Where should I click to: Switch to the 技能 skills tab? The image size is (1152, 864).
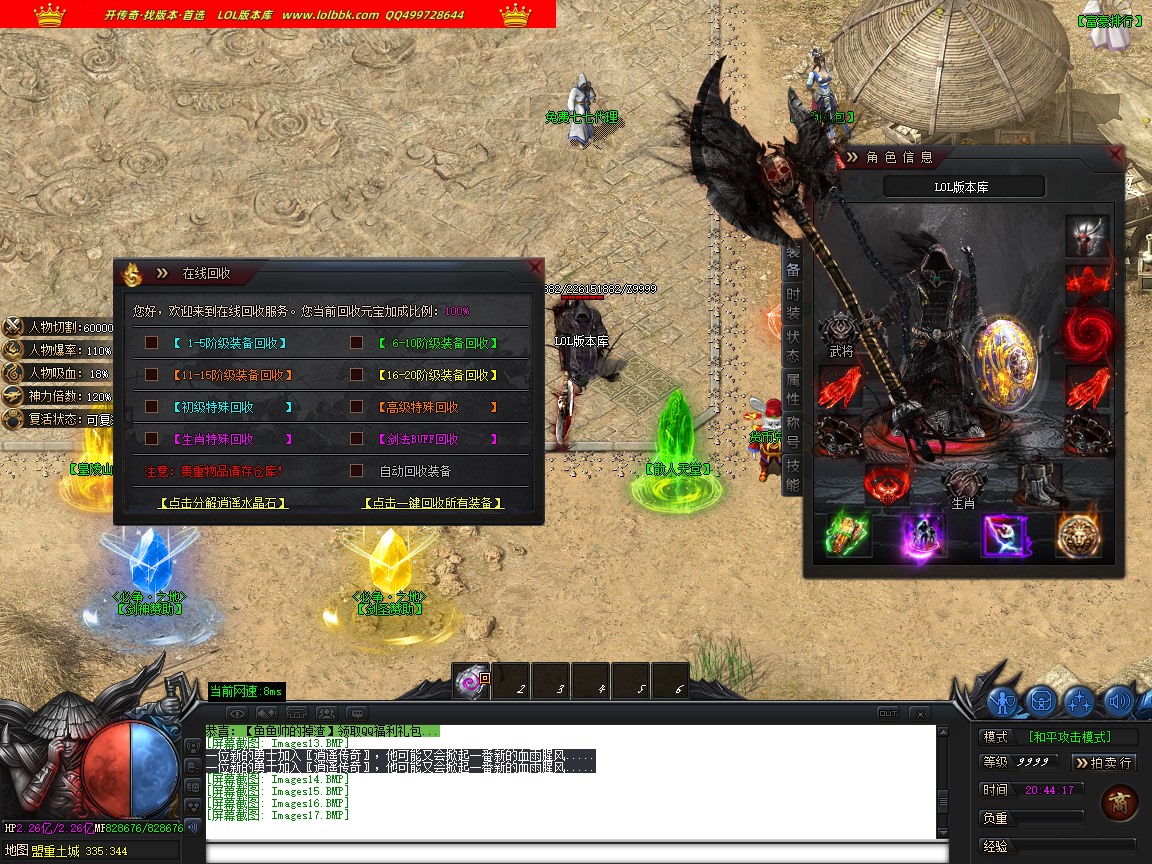792,475
